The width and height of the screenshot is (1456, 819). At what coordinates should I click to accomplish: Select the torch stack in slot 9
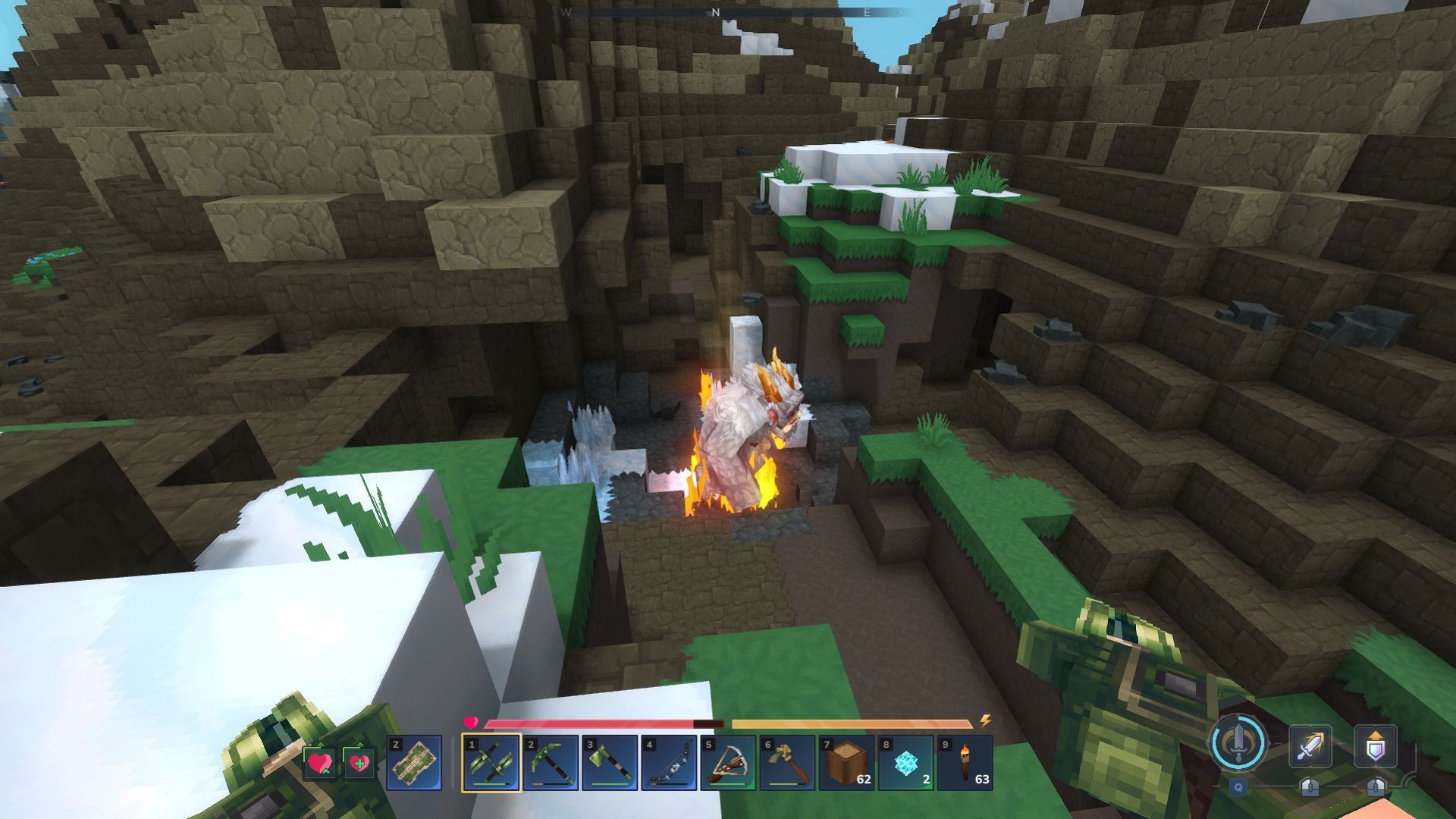[x=965, y=763]
